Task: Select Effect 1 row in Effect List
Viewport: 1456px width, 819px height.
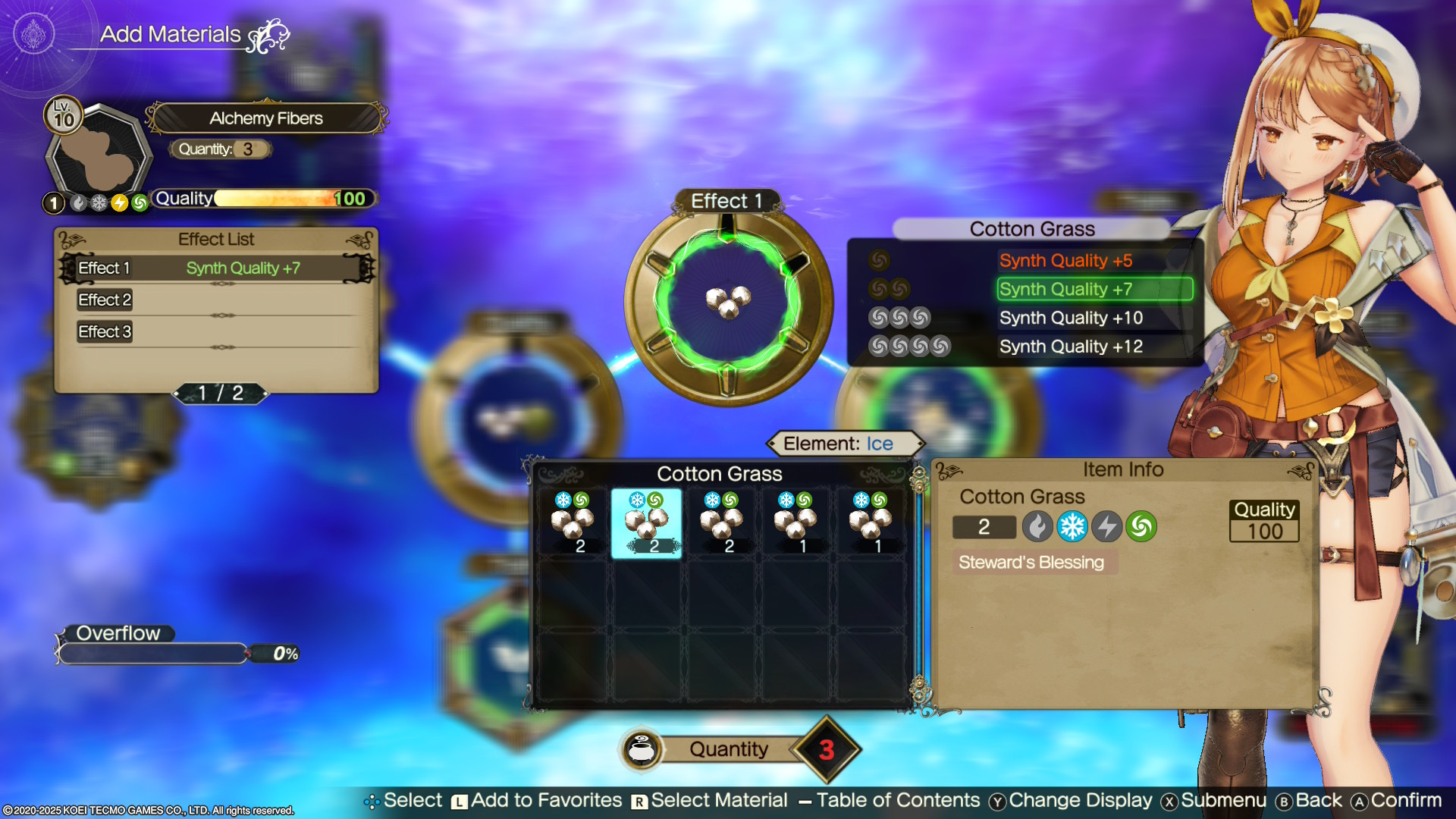Action: click(x=216, y=268)
